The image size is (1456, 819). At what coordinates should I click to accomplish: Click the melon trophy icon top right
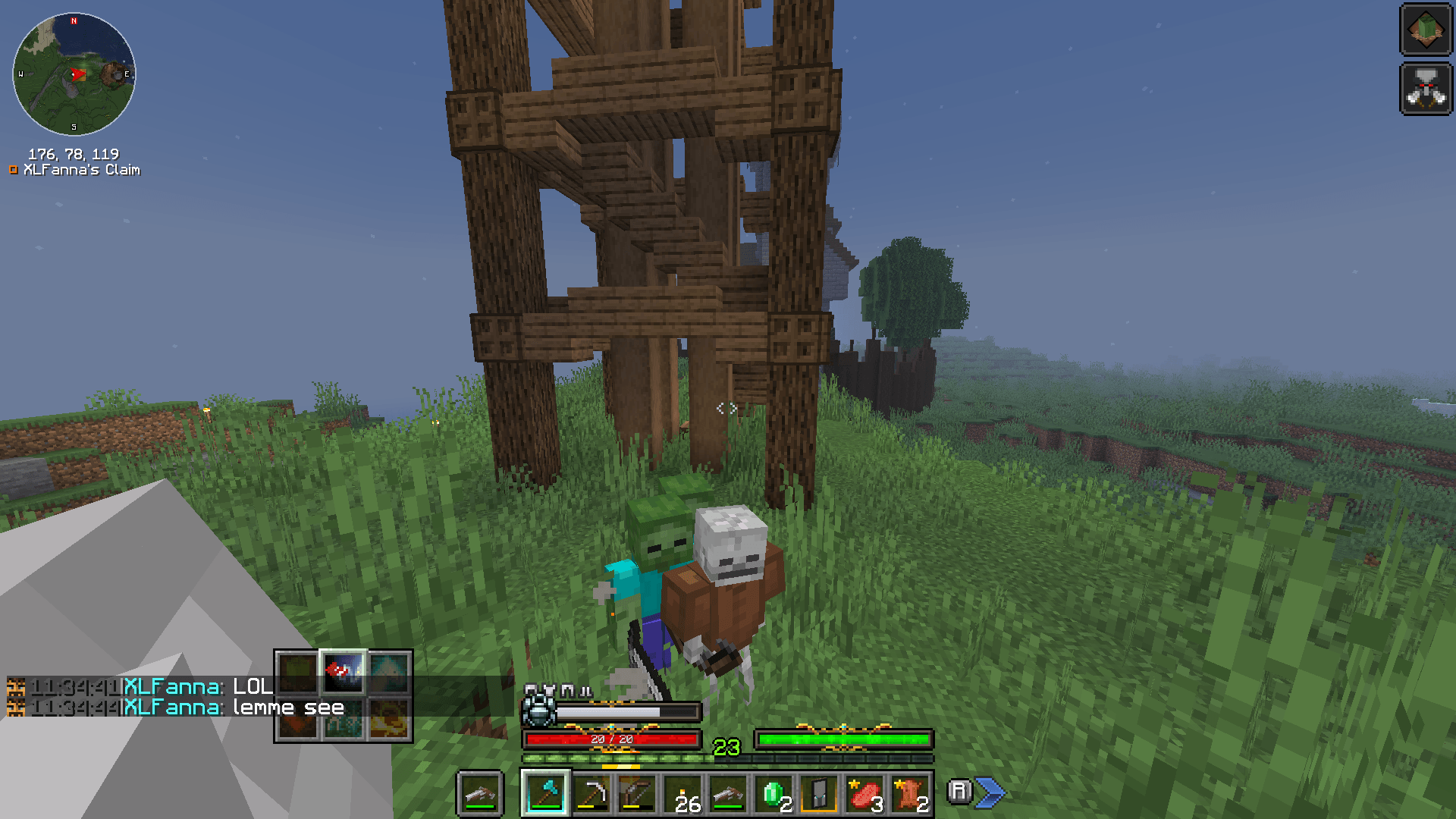point(1426,30)
